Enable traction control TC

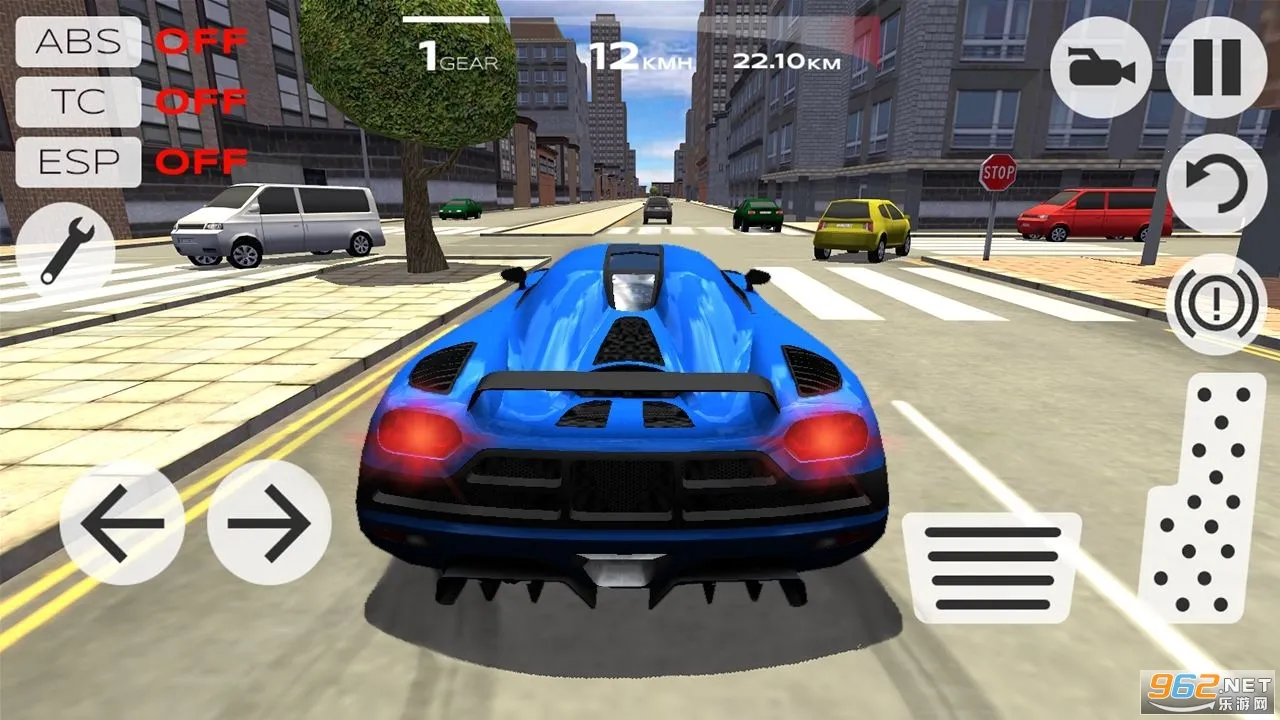80,102
